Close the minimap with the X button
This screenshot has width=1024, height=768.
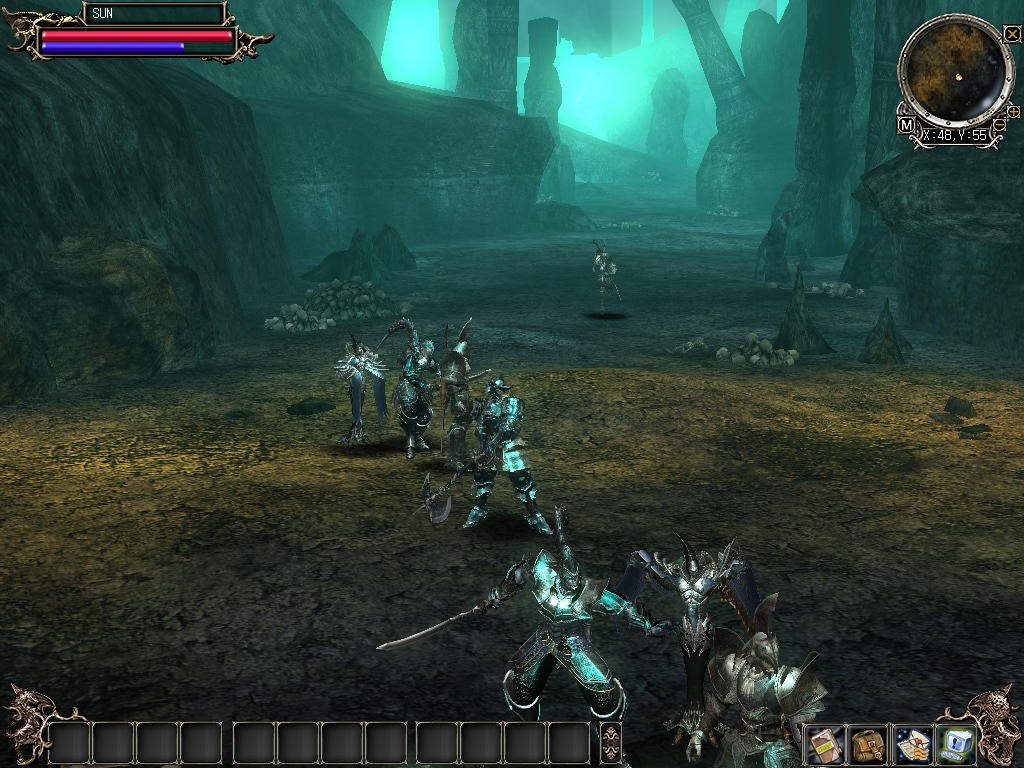pos(1011,35)
